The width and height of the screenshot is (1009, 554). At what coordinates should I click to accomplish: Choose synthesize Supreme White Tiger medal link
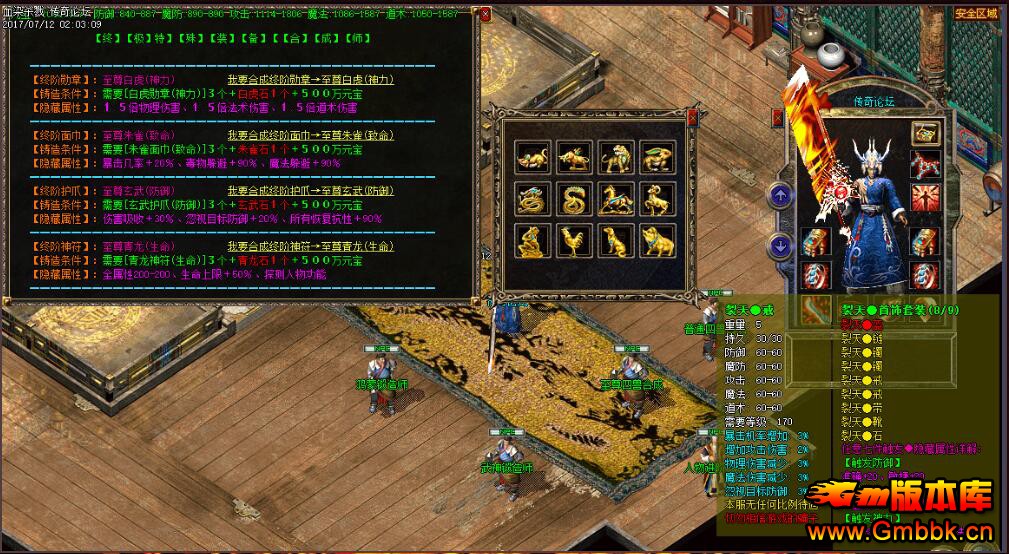309,79
